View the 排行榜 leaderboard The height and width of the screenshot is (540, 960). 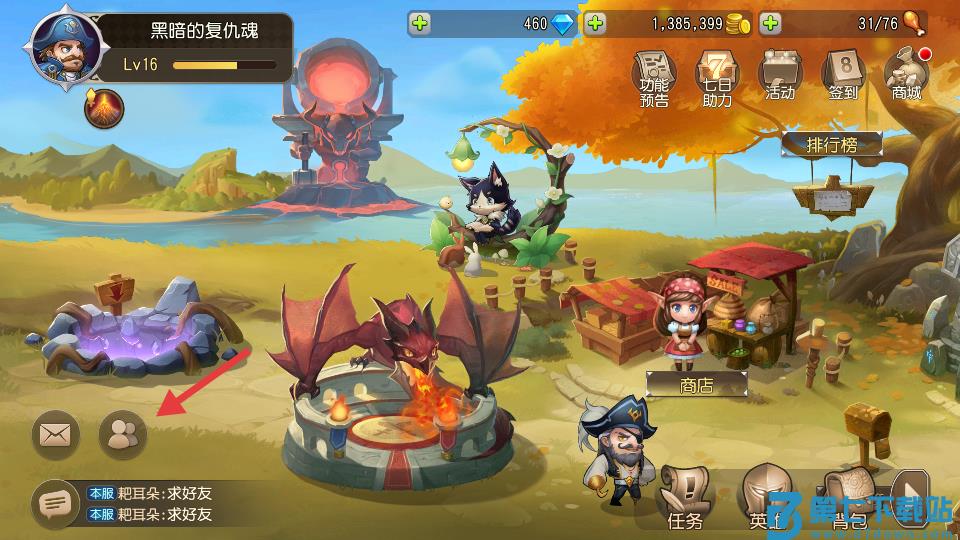(831, 145)
